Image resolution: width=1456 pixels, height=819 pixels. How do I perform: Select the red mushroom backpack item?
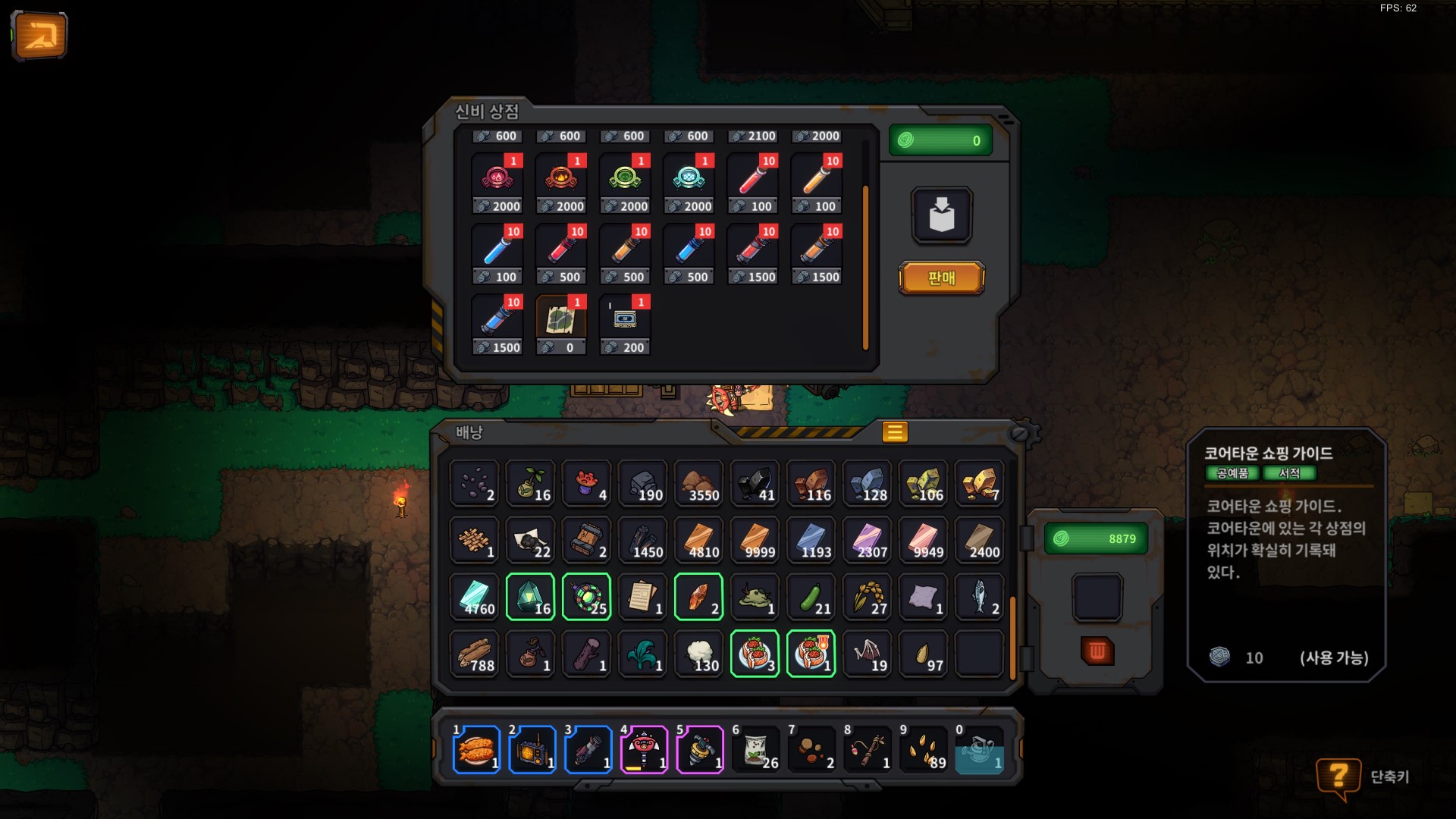586,483
